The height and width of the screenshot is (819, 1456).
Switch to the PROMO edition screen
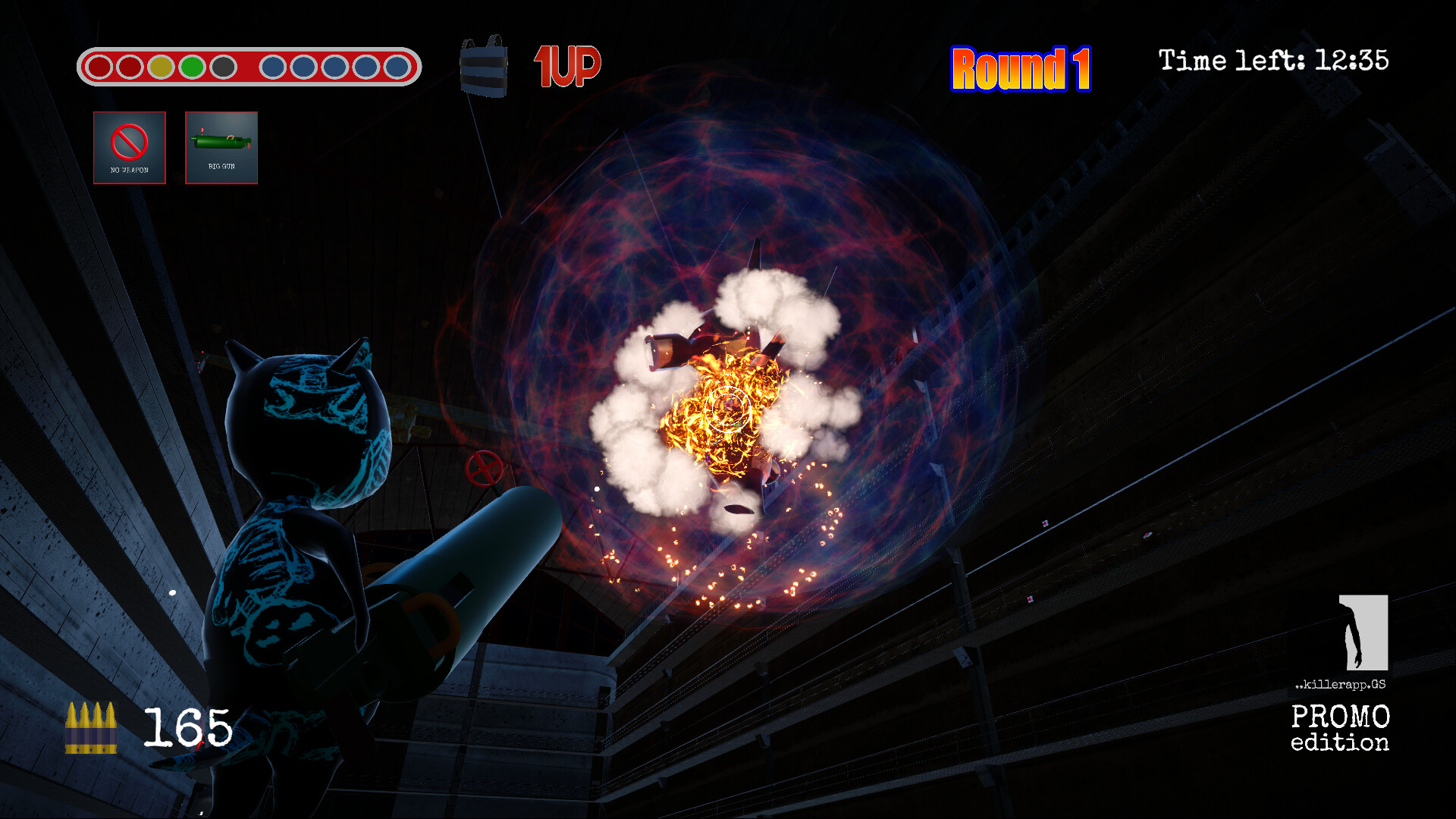pyautogui.click(x=1341, y=730)
